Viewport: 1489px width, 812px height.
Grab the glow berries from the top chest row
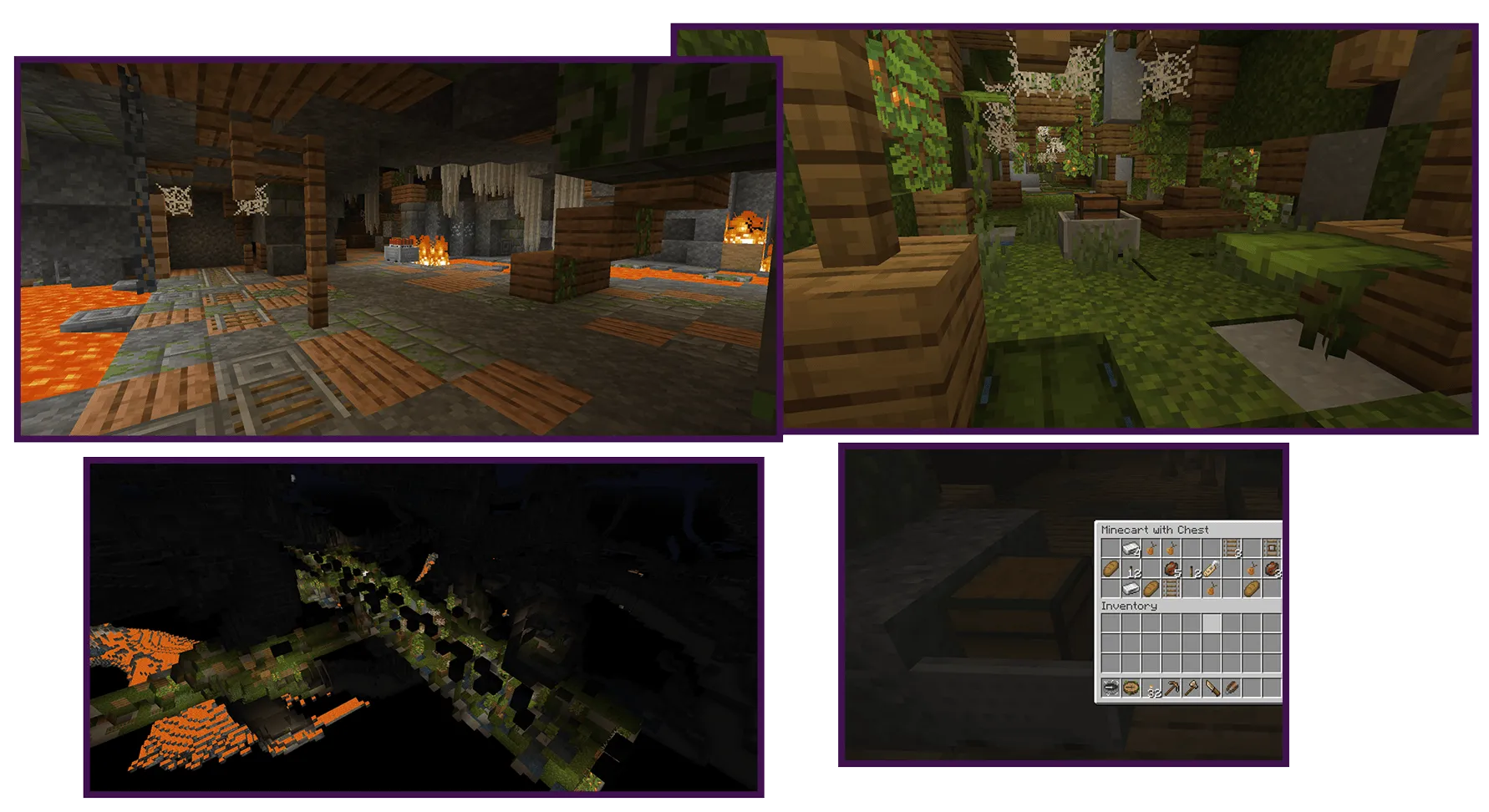point(1151,547)
